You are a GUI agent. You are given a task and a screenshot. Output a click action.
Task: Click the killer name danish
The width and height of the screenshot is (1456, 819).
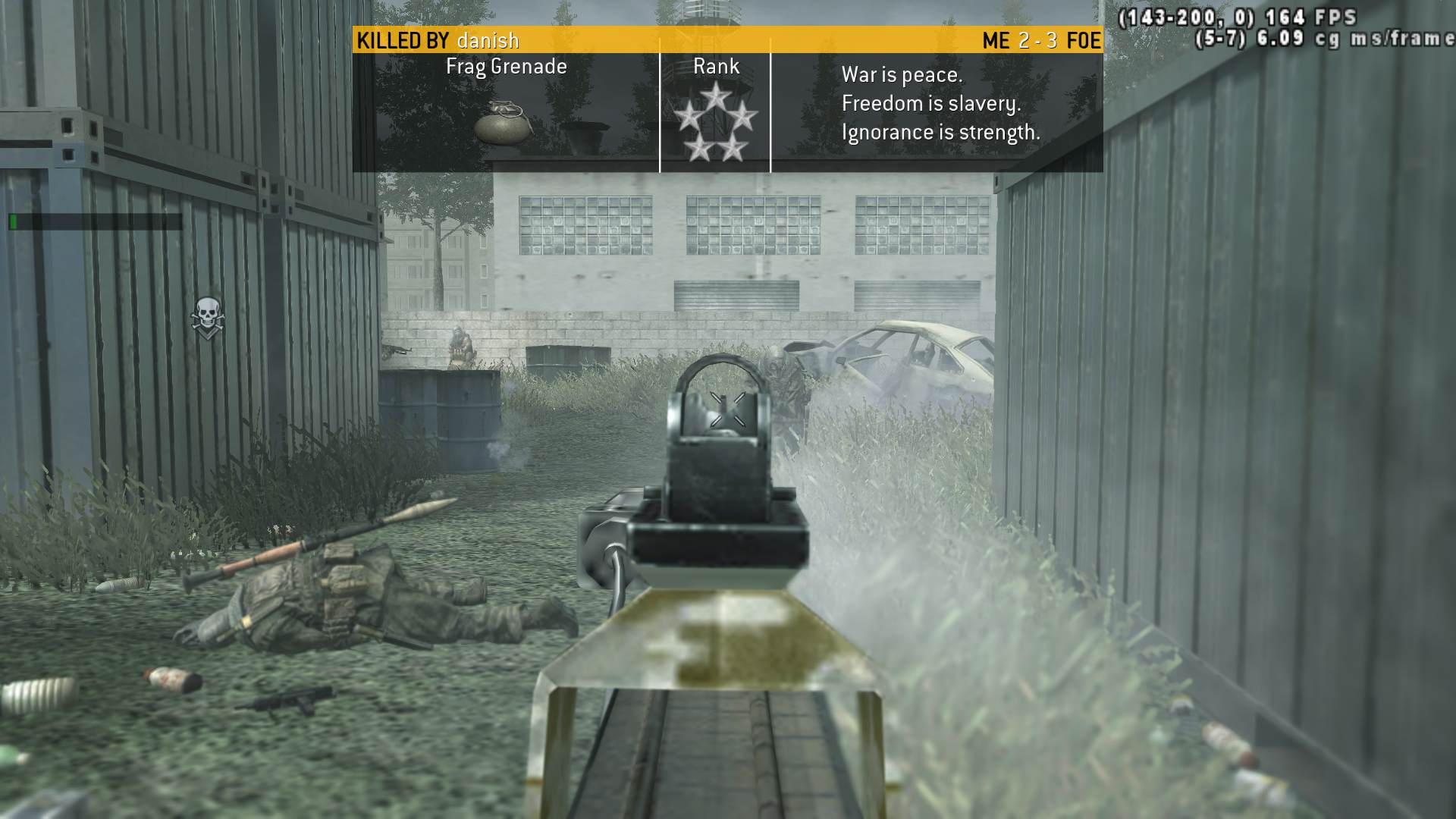(488, 40)
